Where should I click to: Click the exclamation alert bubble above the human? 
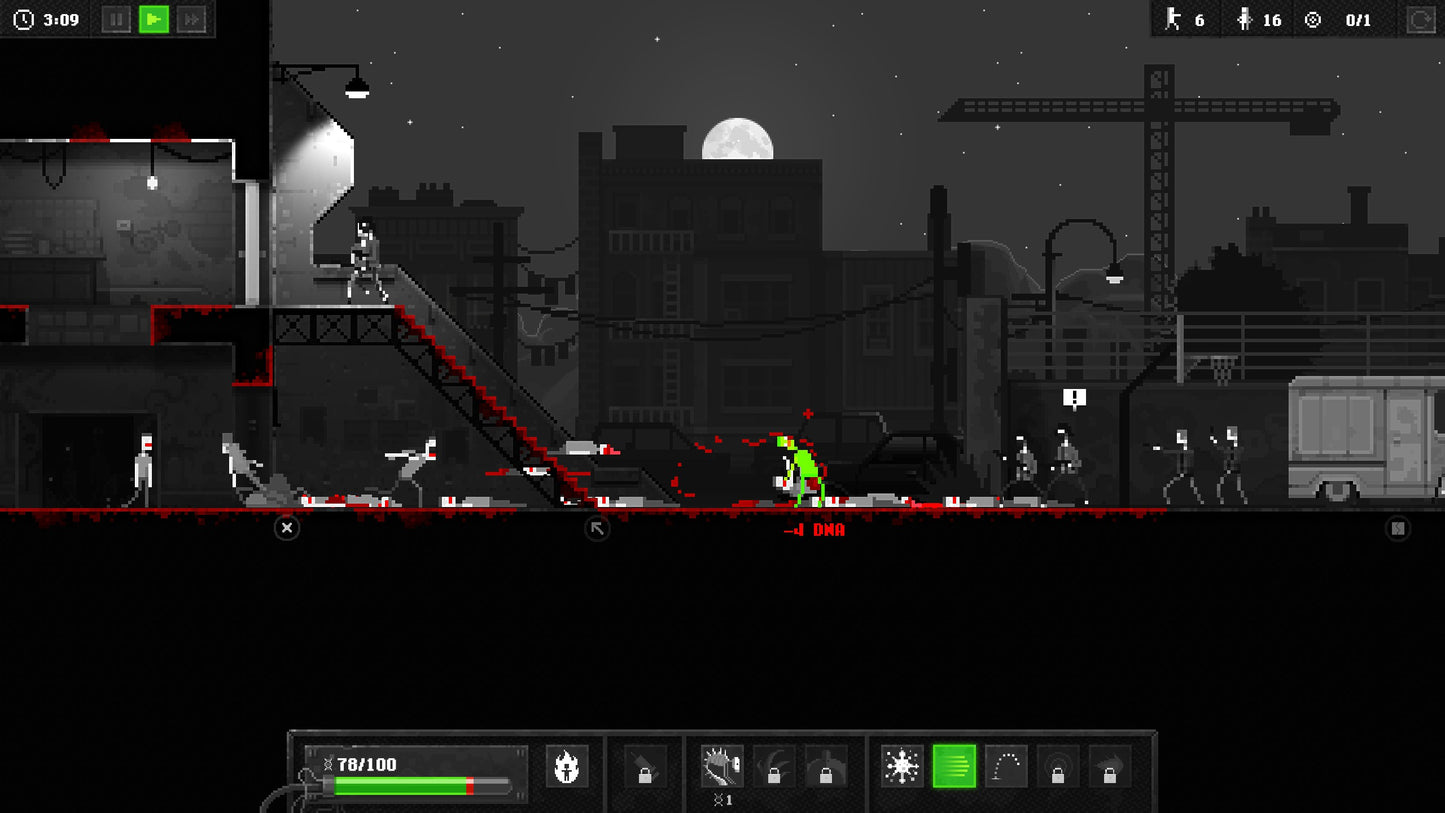click(x=1072, y=396)
